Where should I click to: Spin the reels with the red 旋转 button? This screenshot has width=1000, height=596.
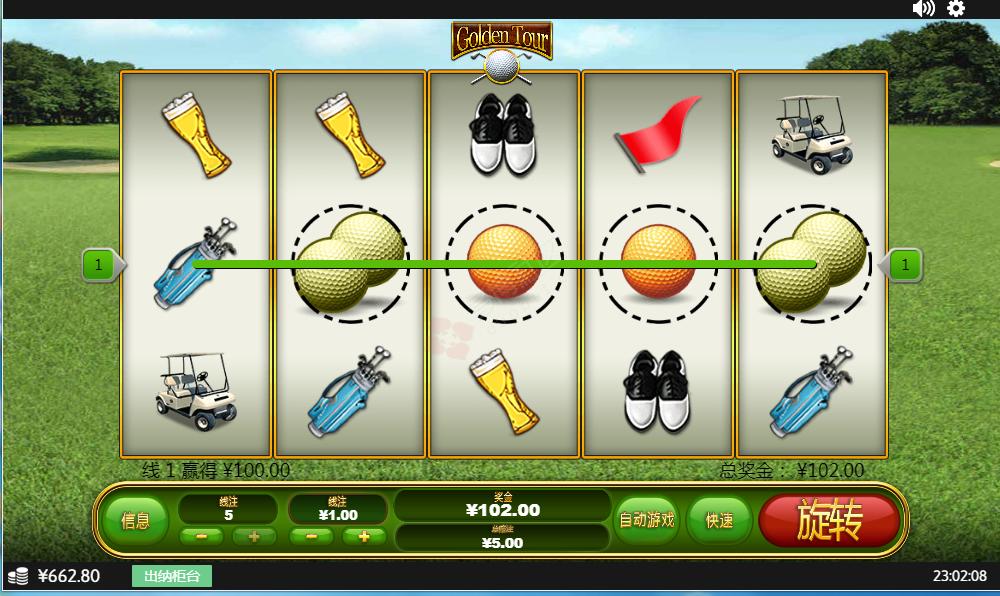click(829, 521)
